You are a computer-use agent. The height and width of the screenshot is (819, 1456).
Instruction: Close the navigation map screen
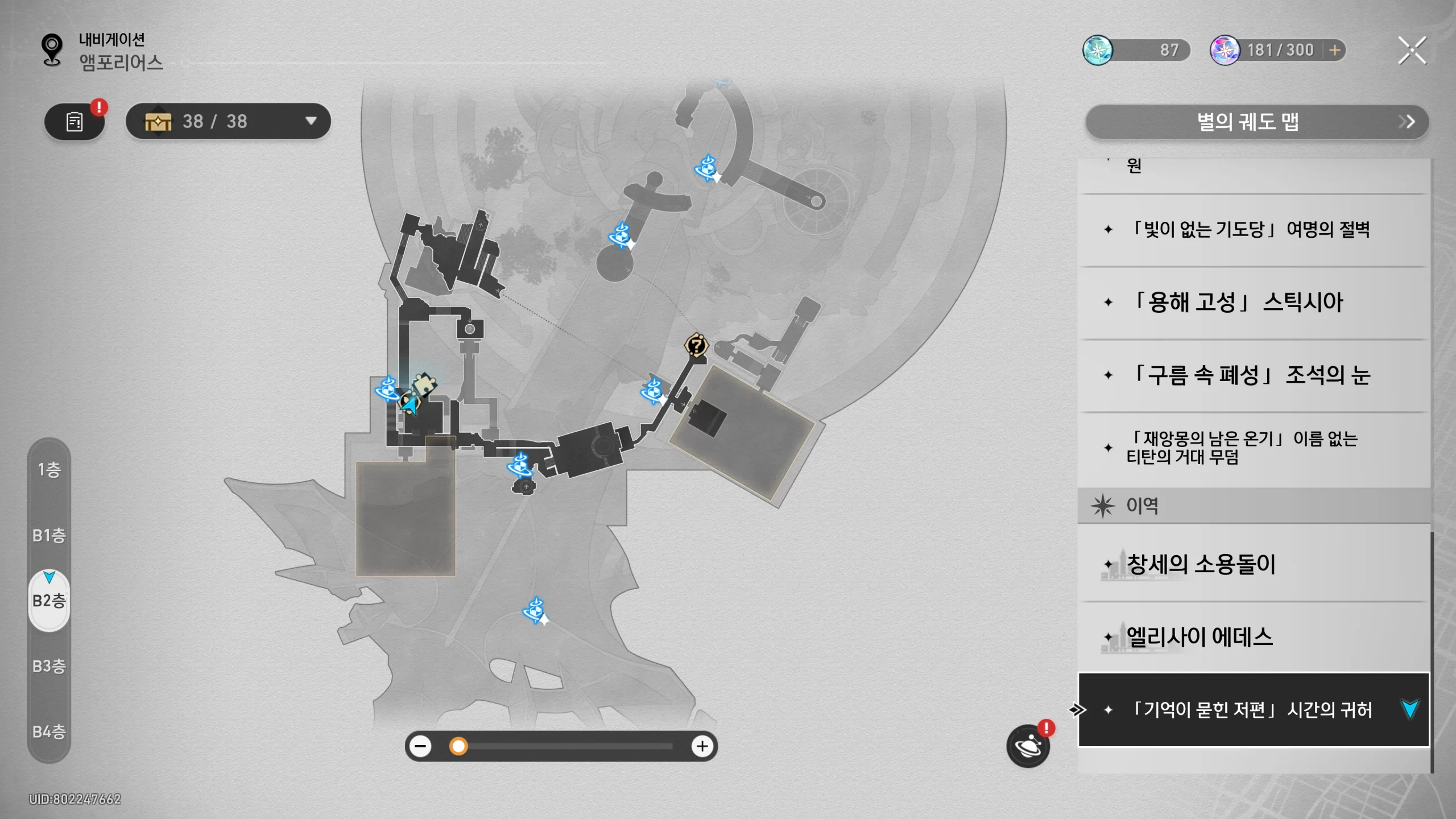(1412, 51)
